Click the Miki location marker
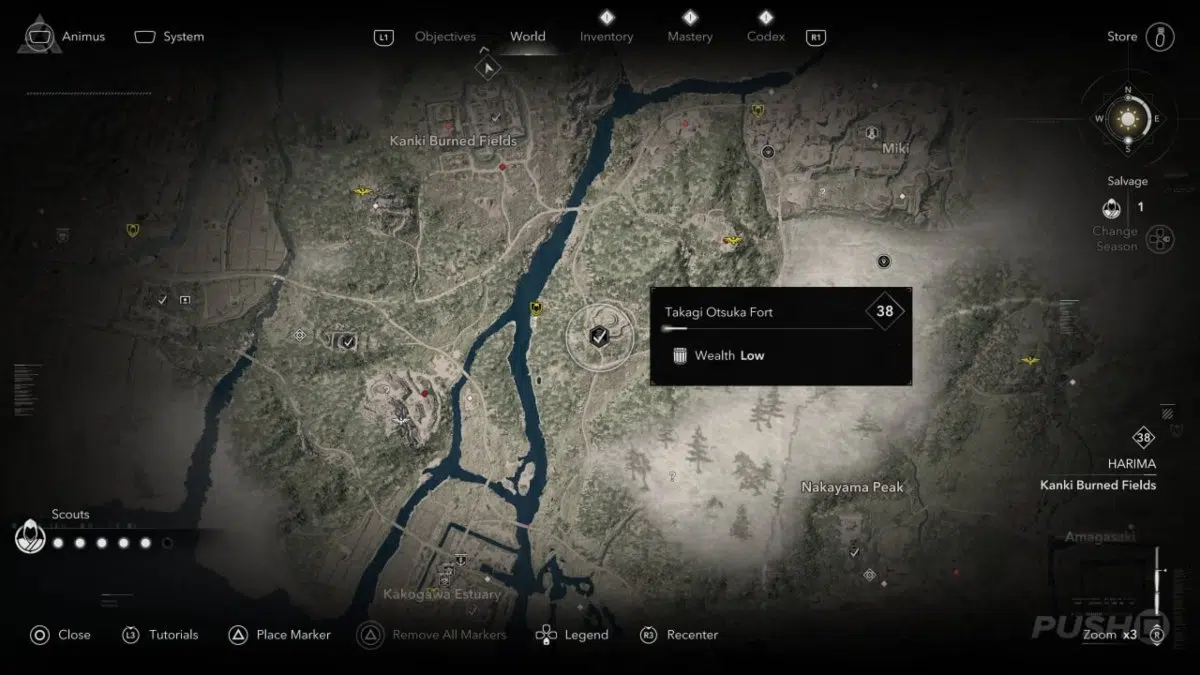Image resolution: width=1200 pixels, height=675 pixels. click(x=873, y=133)
